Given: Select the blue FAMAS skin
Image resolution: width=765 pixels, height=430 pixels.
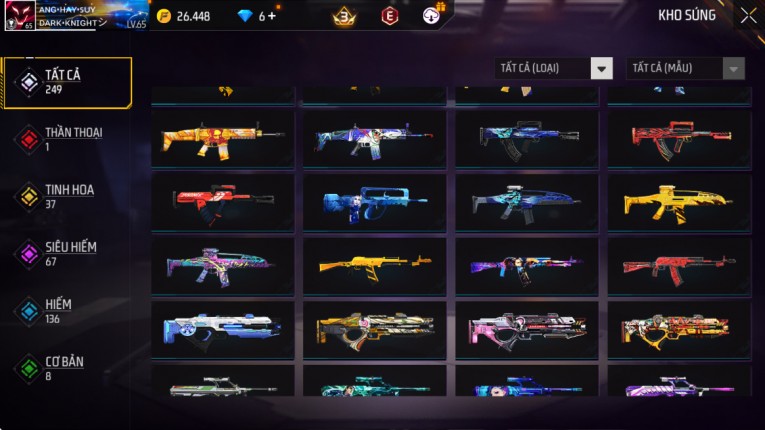Looking at the screenshot, I should (374, 202).
